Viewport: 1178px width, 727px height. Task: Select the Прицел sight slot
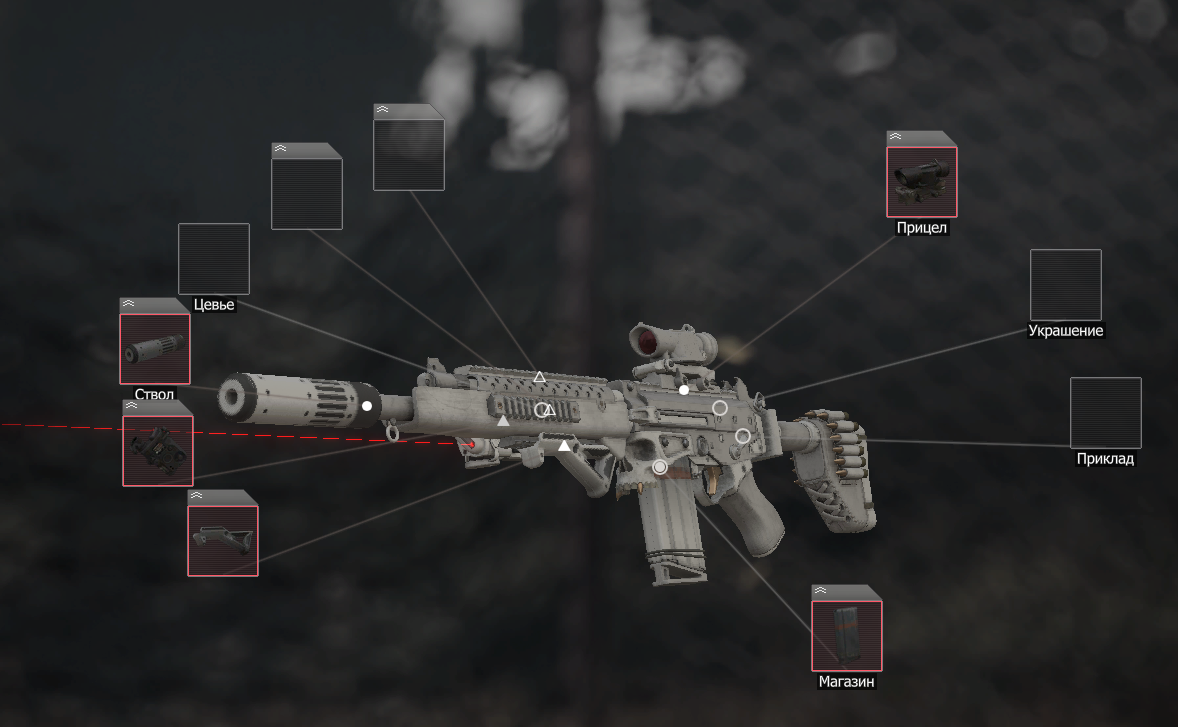click(x=922, y=182)
